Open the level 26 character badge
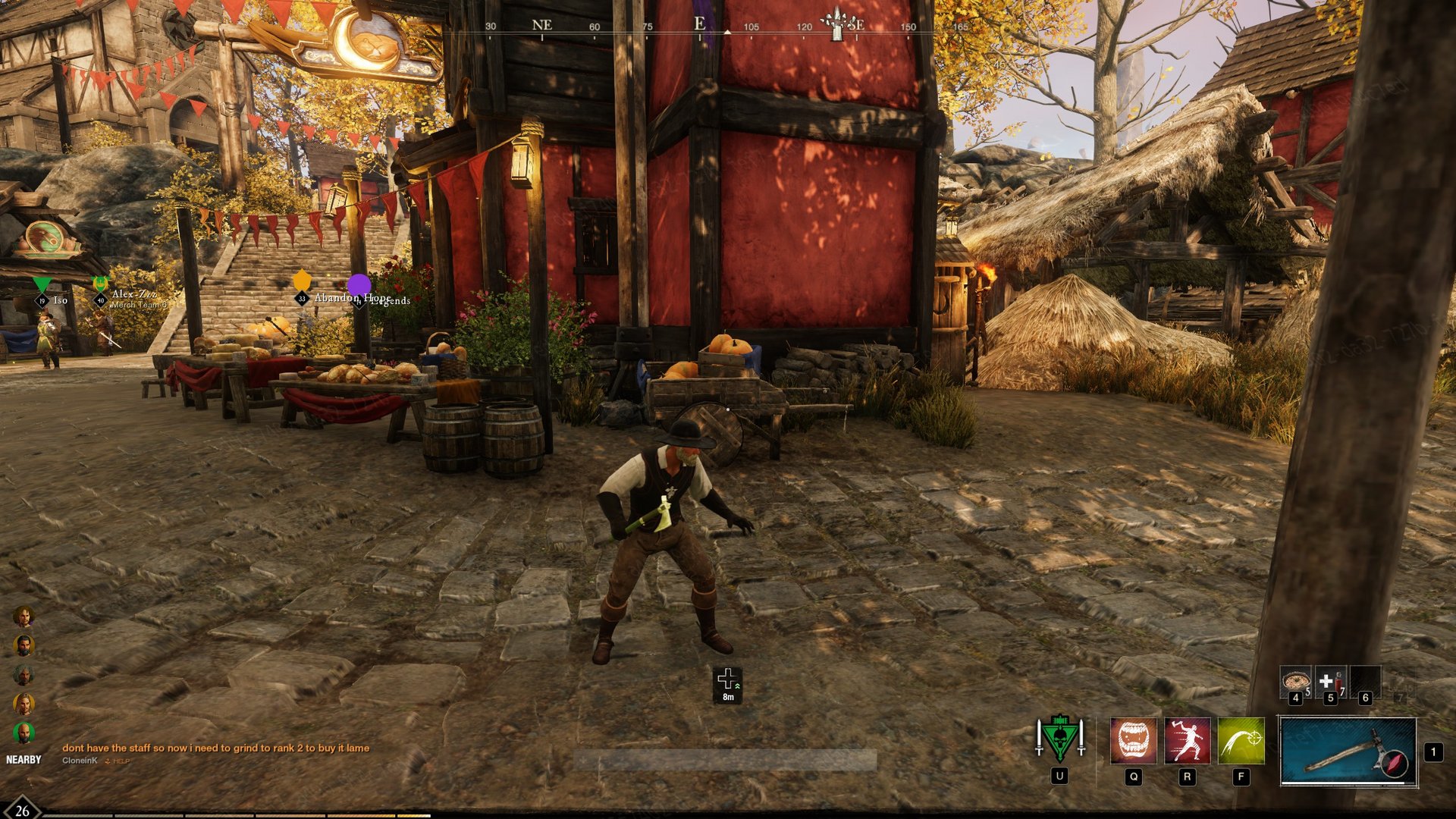 coord(22,810)
